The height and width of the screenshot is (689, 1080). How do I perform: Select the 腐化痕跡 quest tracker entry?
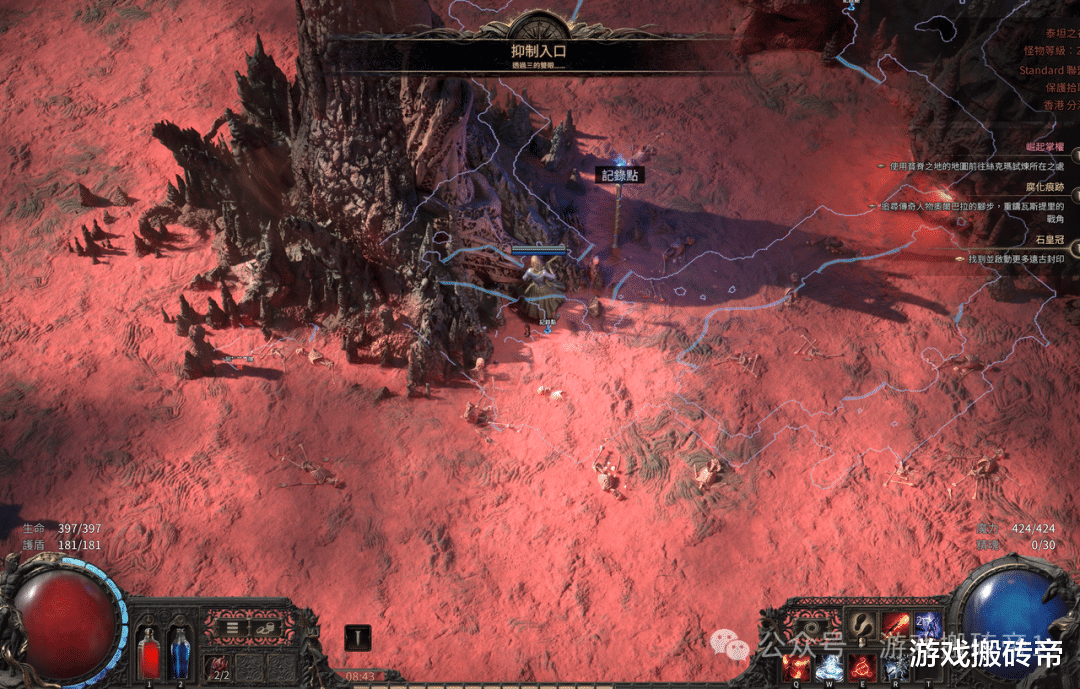tap(1040, 187)
